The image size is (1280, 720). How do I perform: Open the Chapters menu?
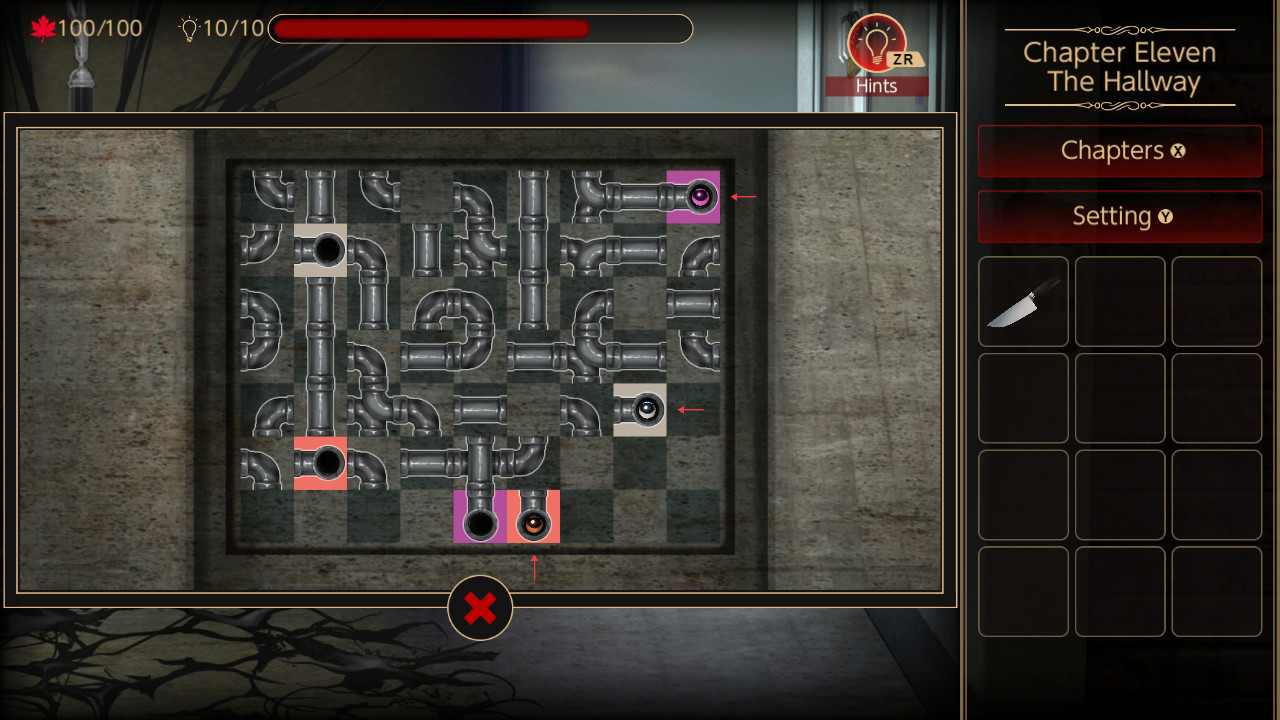pos(1119,151)
